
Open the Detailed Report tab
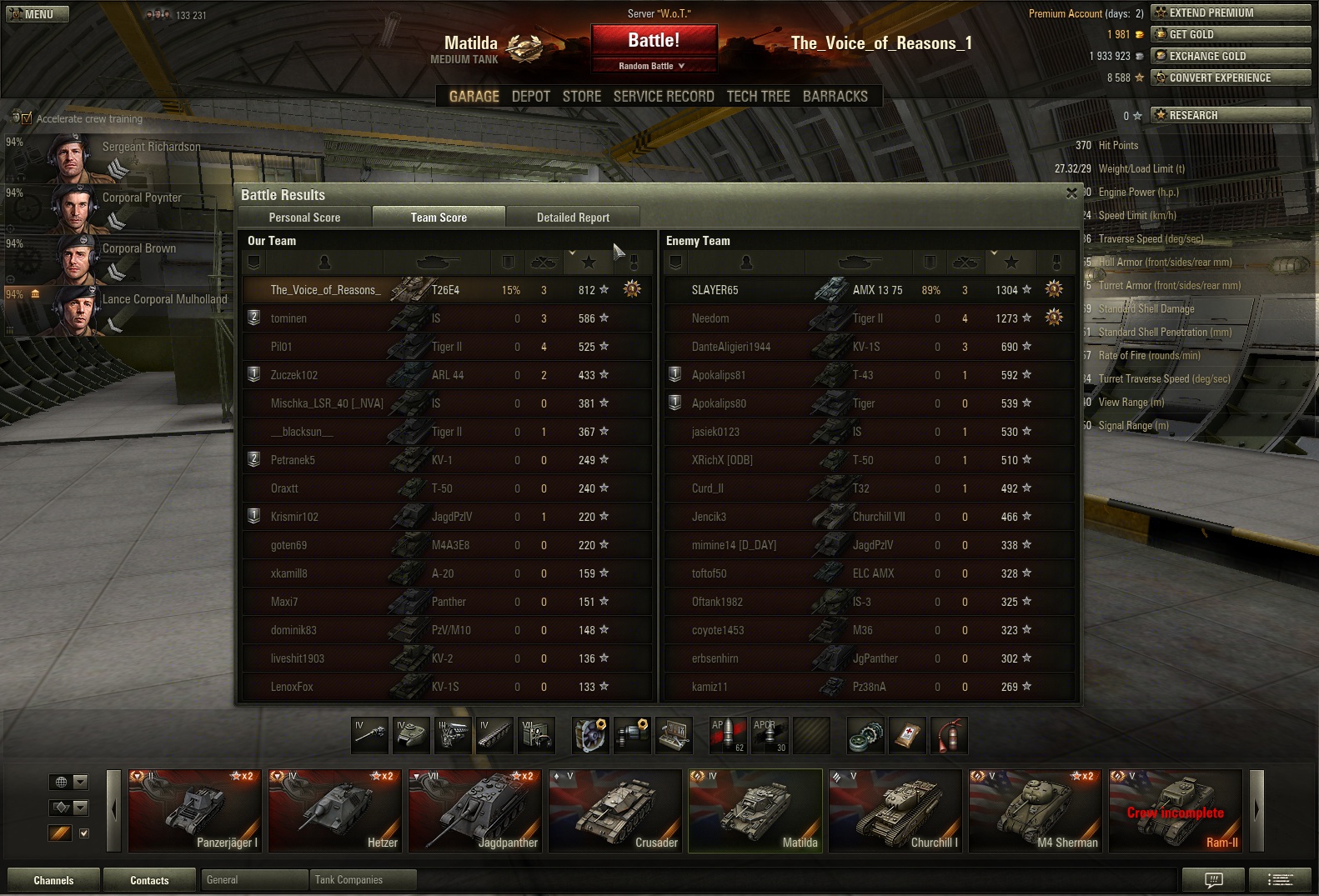tap(573, 218)
